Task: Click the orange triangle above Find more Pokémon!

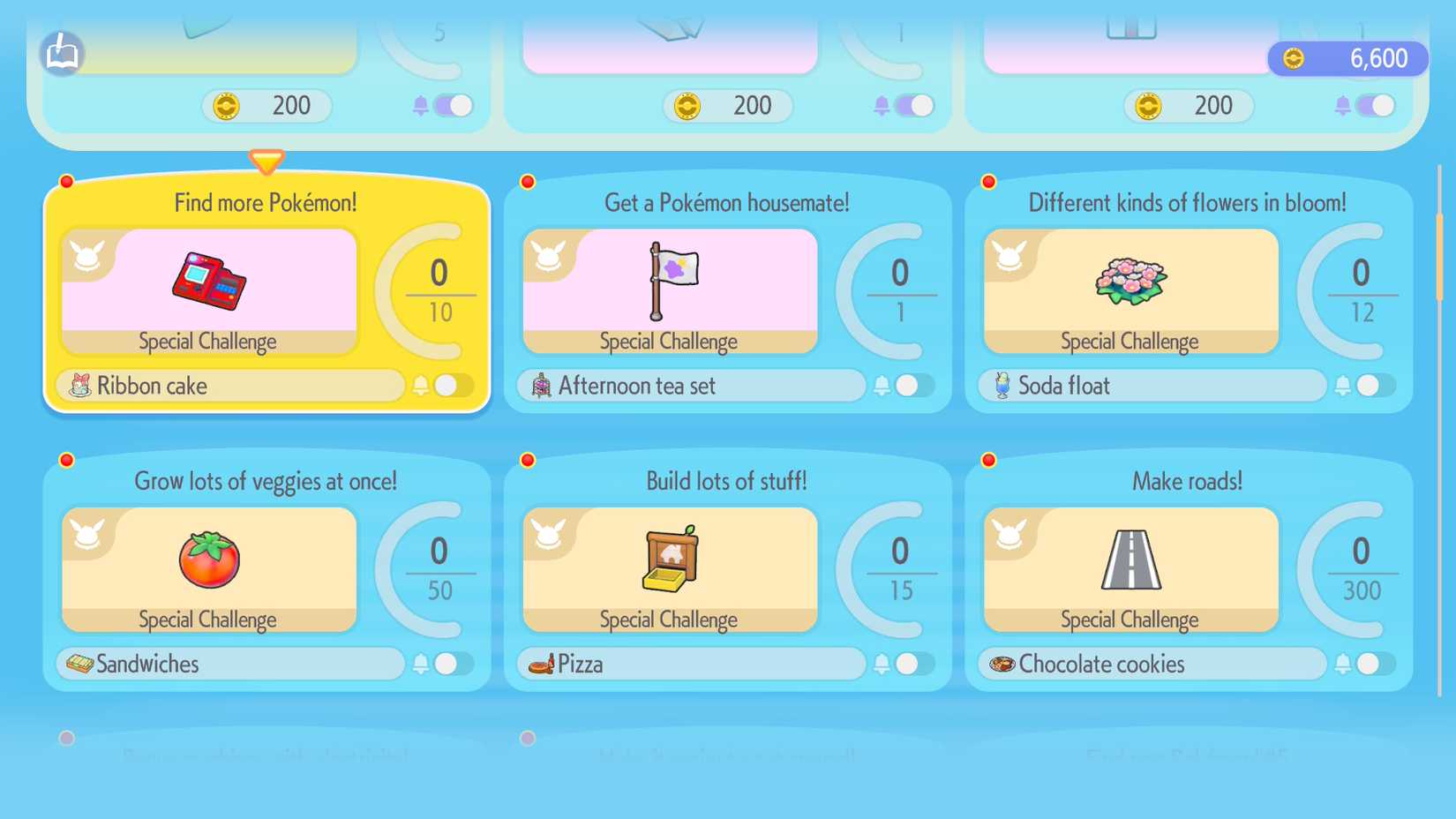Action: 266,162
